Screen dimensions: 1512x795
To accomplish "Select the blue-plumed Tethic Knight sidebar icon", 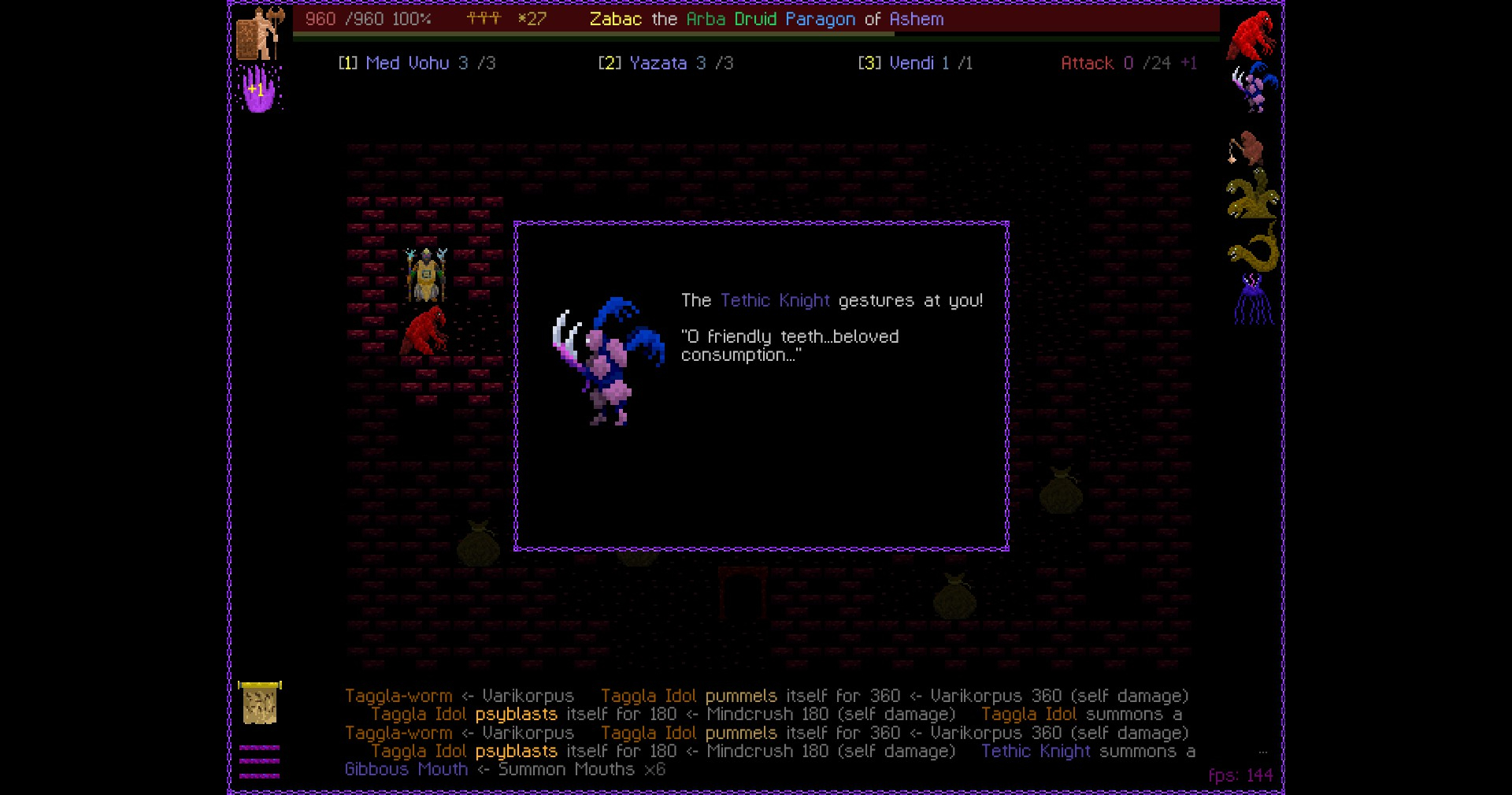I will click(x=1252, y=87).
